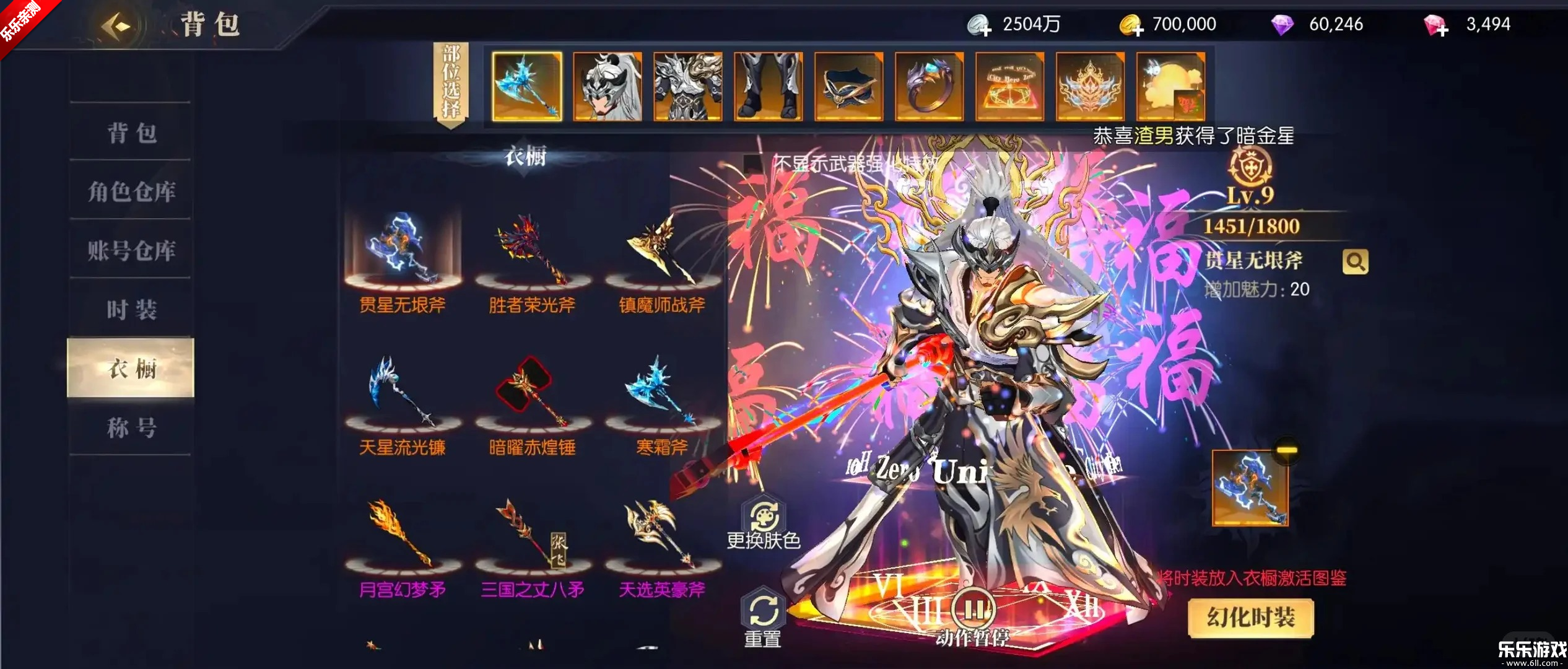Viewport: 1568px width, 669px height.
Task: Open the 背包 tab in sidebar
Action: 131,133
